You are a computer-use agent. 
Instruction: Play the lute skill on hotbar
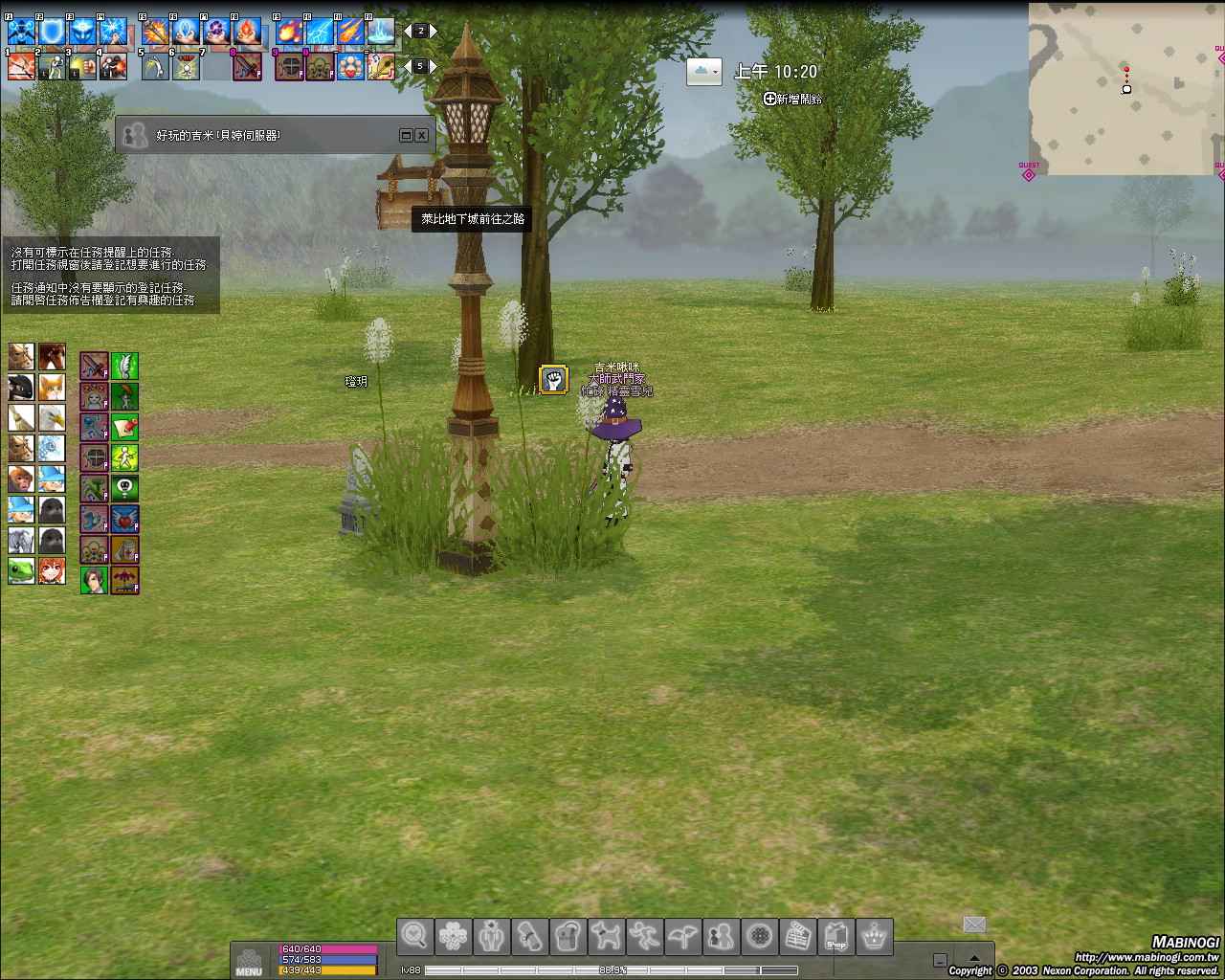point(381,67)
